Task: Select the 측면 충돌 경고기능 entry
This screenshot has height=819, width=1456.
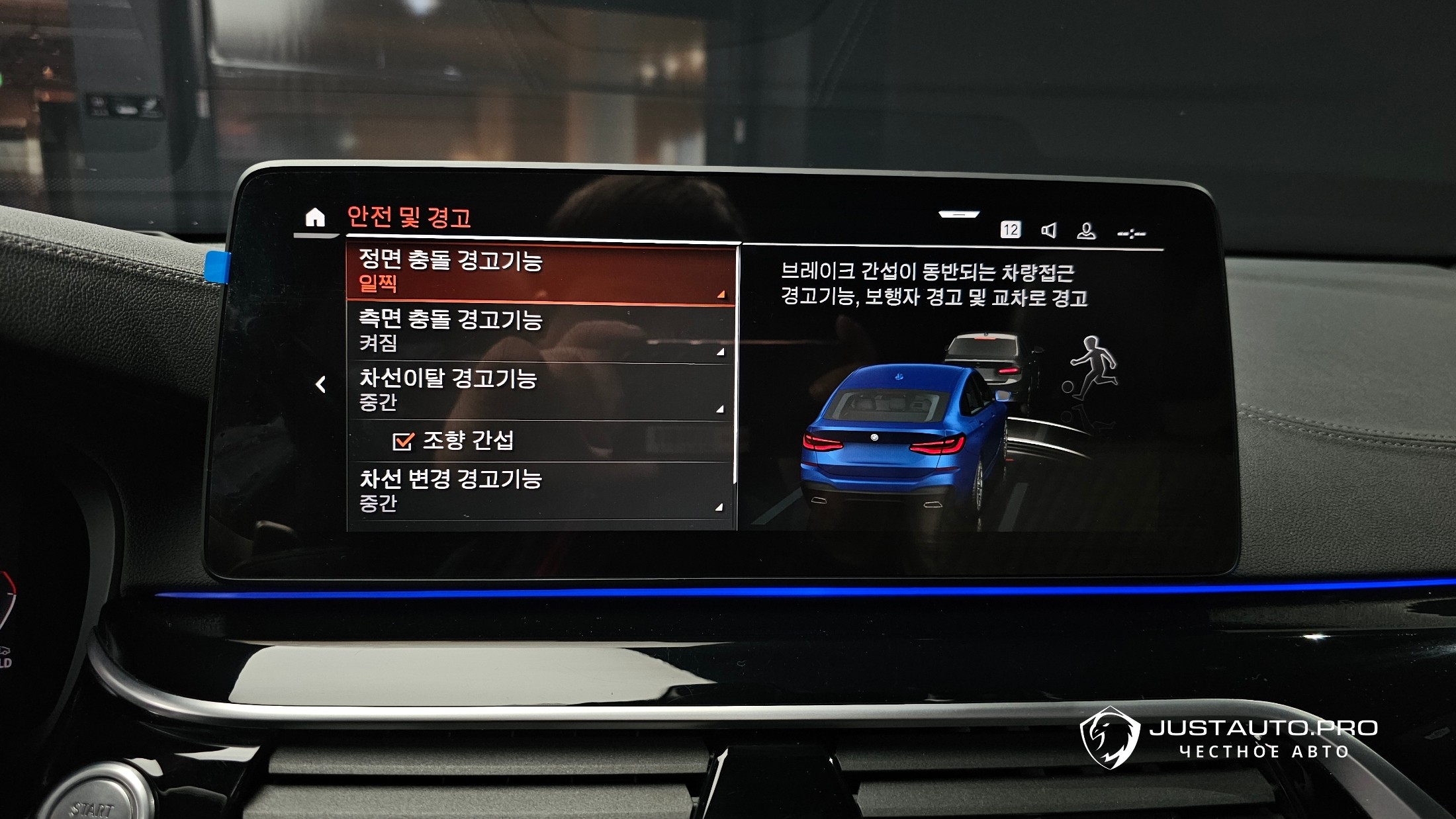Action: coord(539,332)
